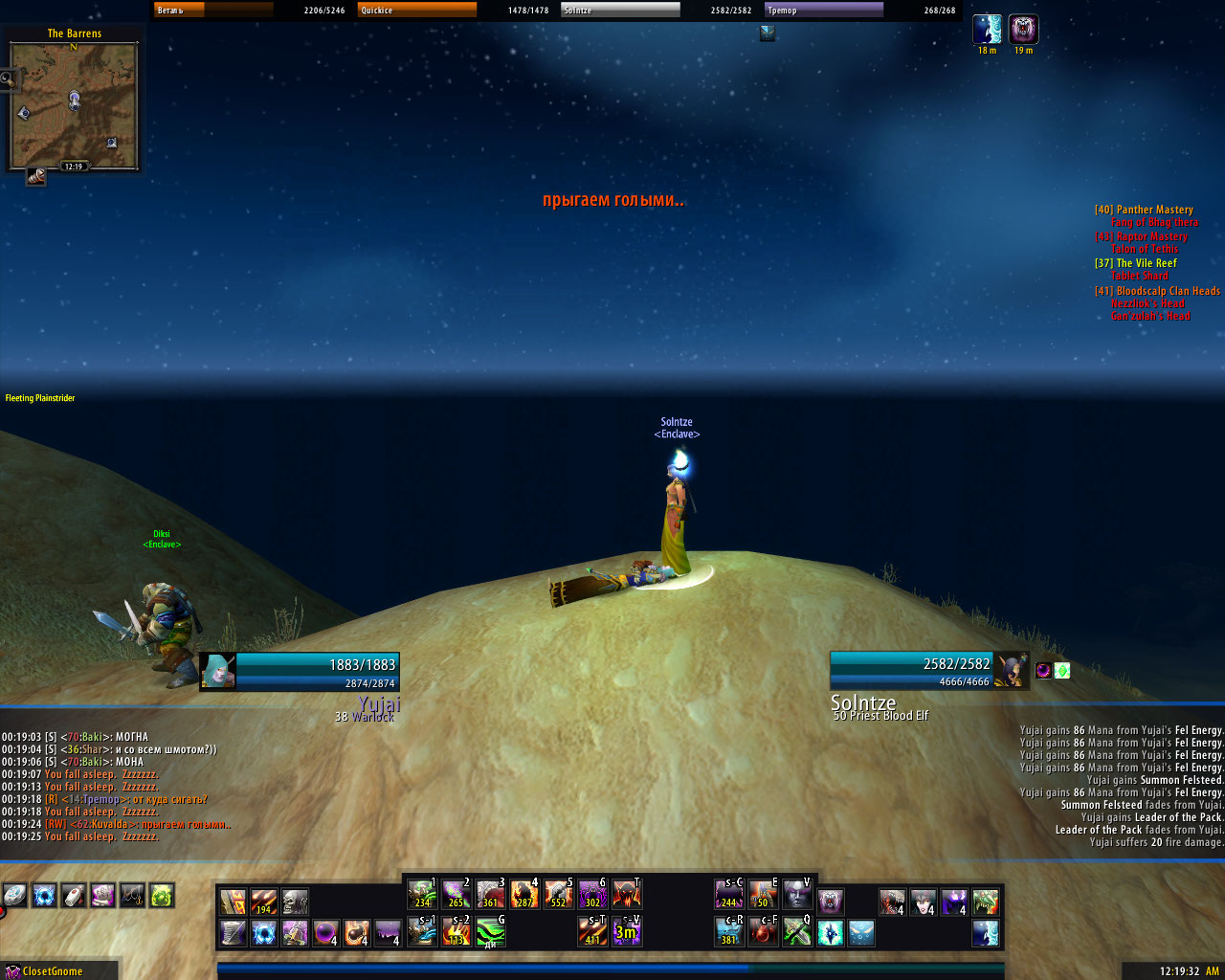Use the crossed daggers ability on Q
This screenshot has height=980, width=1225.
click(x=797, y=931)
